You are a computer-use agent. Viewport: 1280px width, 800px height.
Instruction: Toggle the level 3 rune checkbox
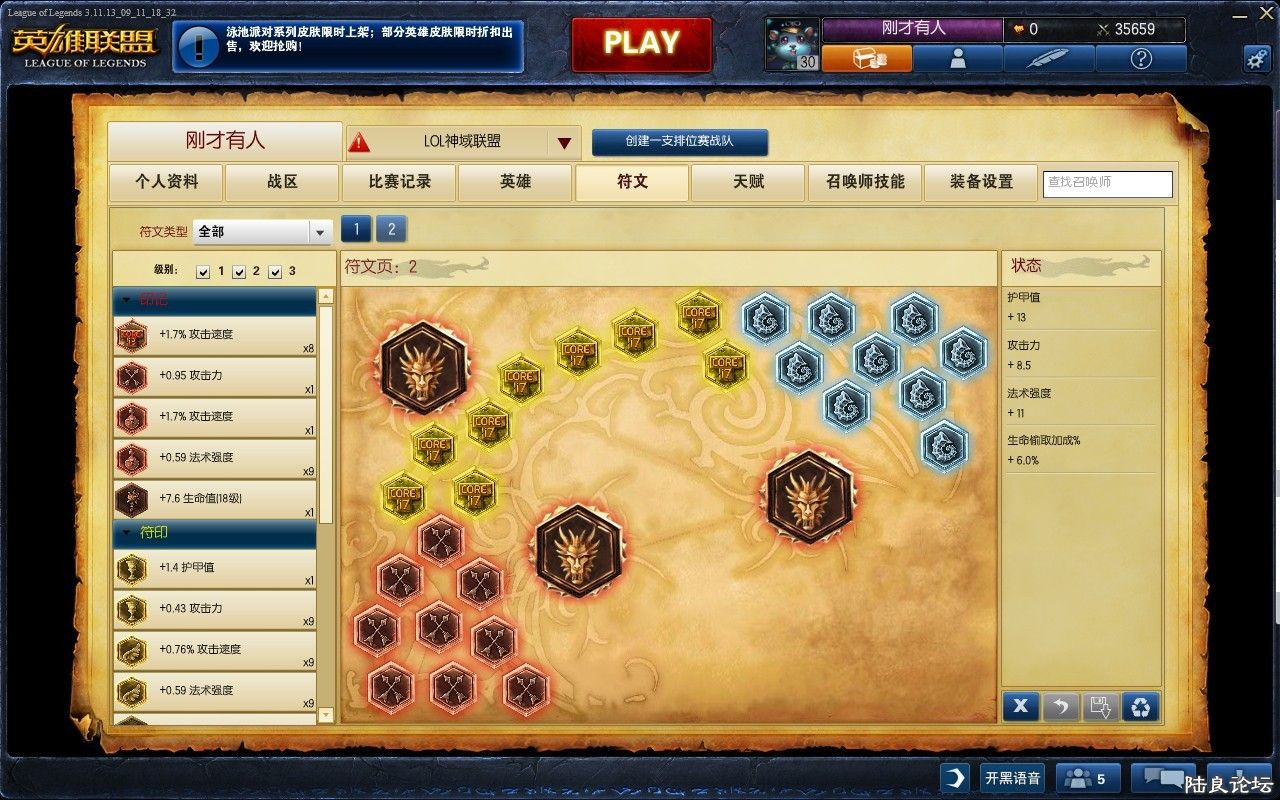point(273,270)
